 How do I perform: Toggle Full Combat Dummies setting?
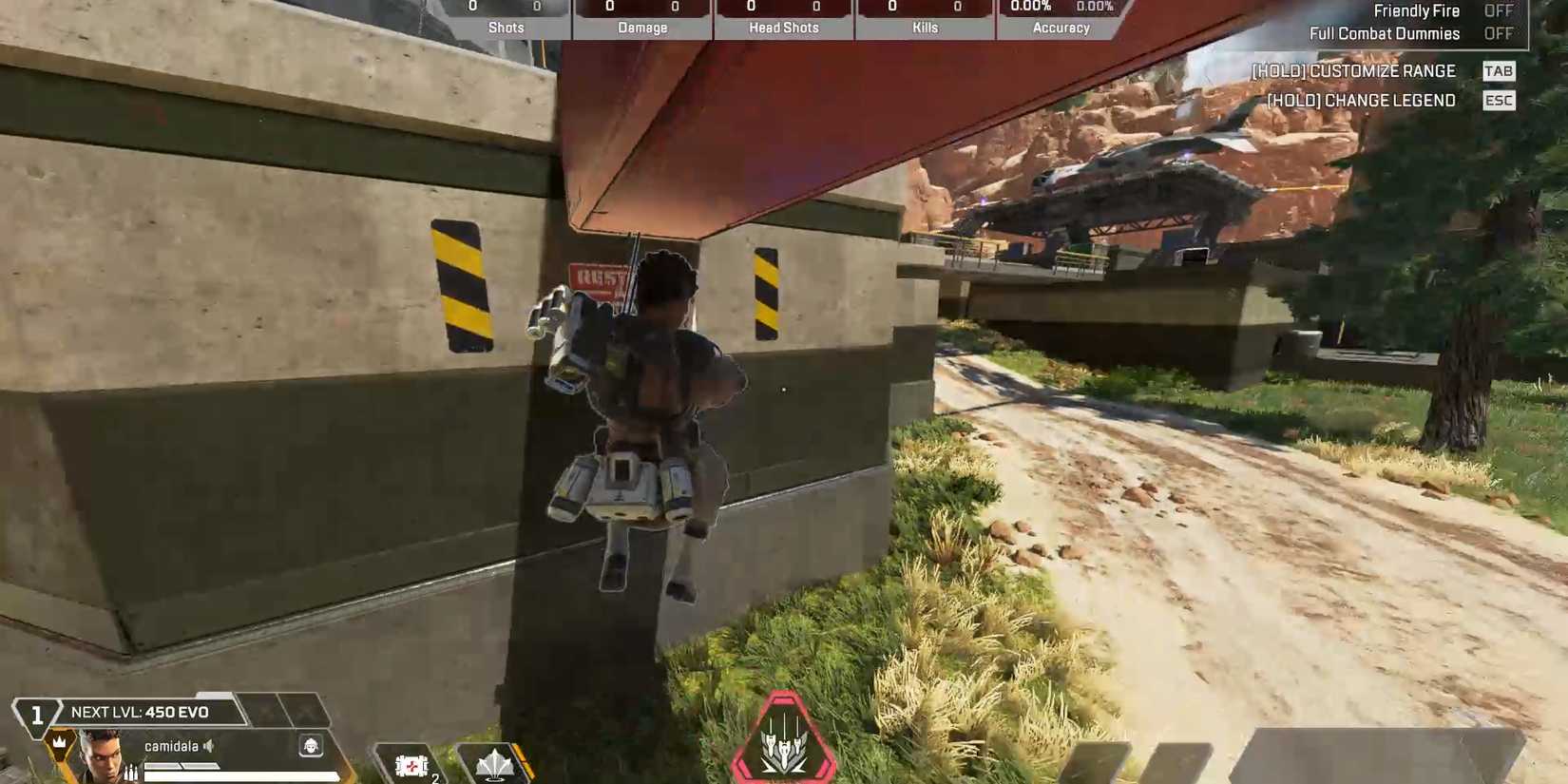pos(1501,32)
